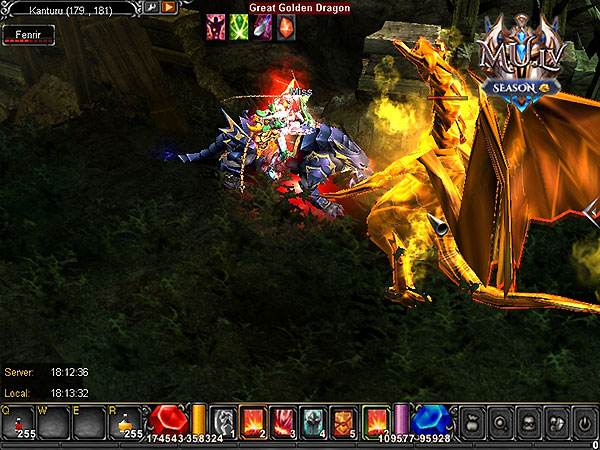Activate skill slot 1 on the hotbar

click(225, 422)
